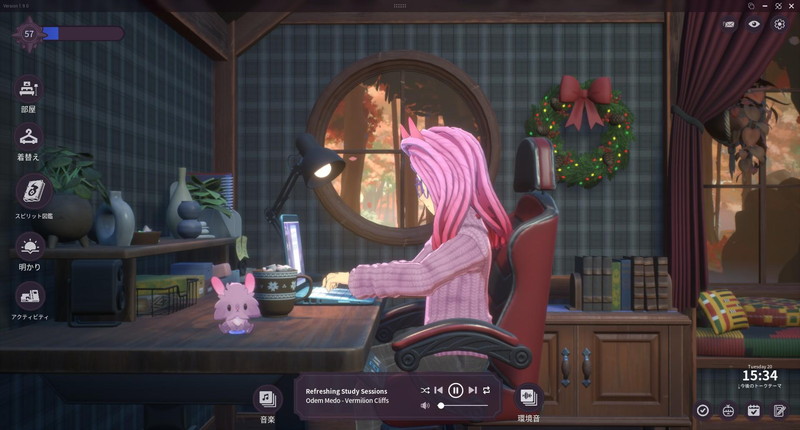Toggle repeat for the music player
This screenshot has height=430, width=800.
487,390
